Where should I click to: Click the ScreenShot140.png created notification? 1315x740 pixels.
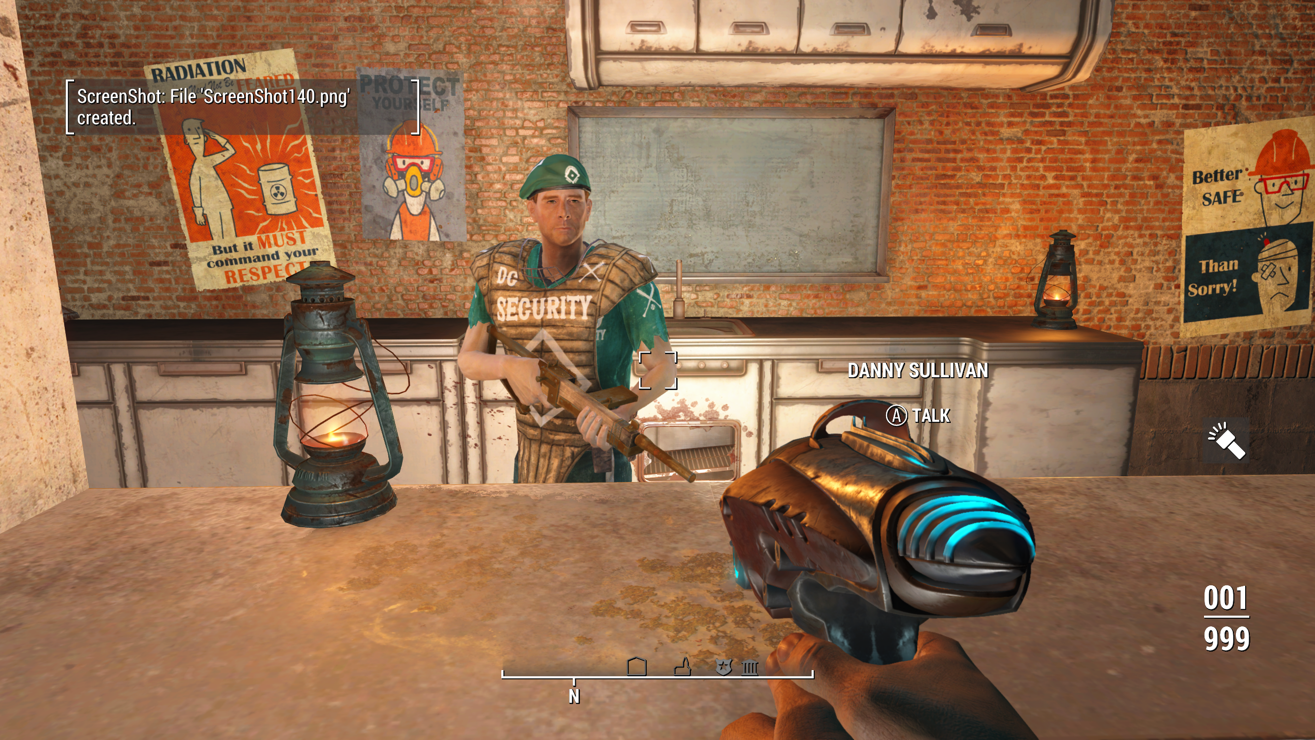tap(243, 107)
